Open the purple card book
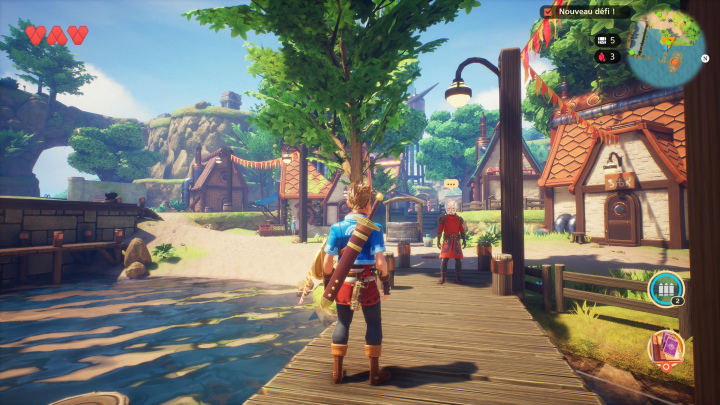 click(663, 347)
